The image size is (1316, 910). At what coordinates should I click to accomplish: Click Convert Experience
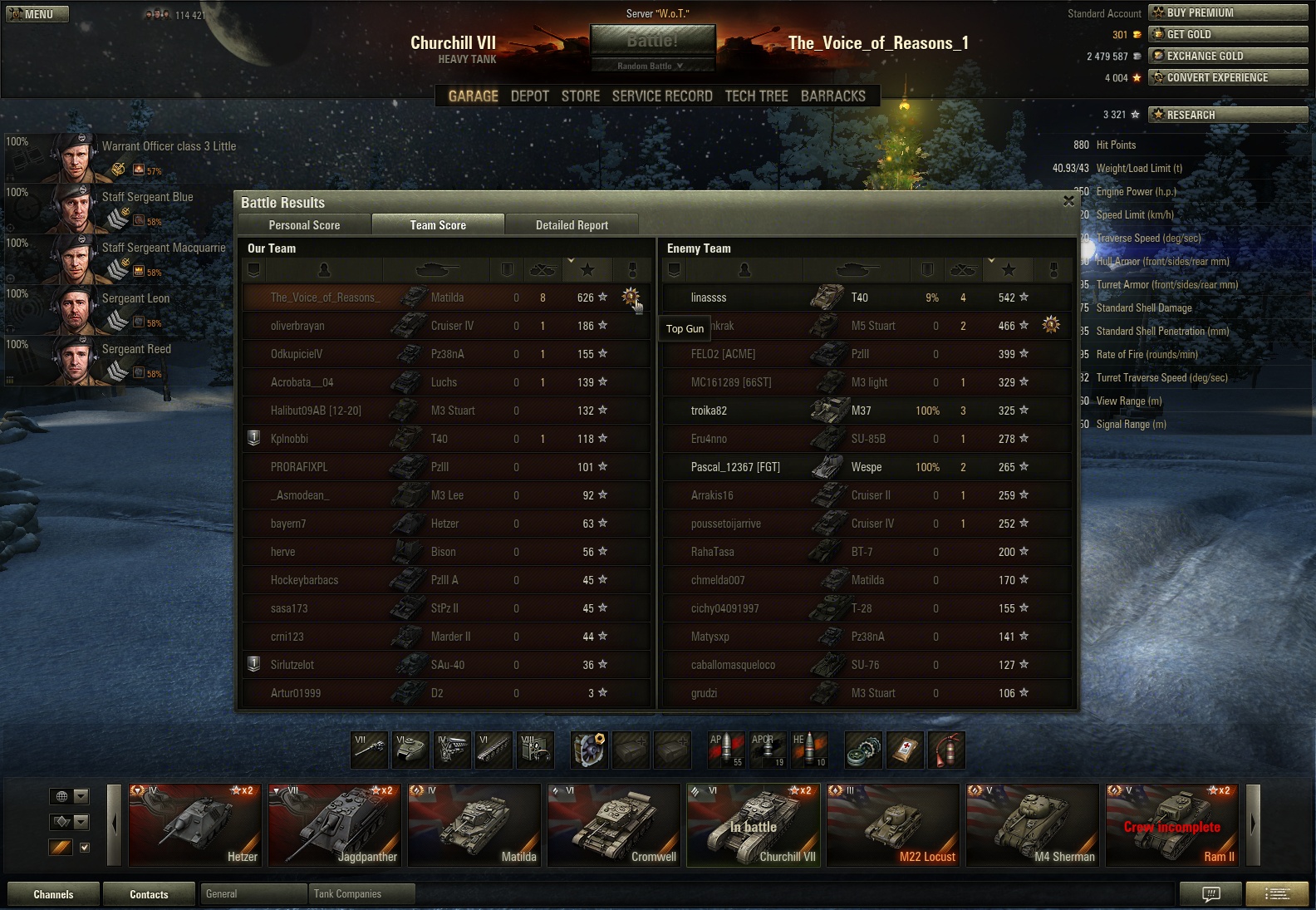tap(1227, 77)
